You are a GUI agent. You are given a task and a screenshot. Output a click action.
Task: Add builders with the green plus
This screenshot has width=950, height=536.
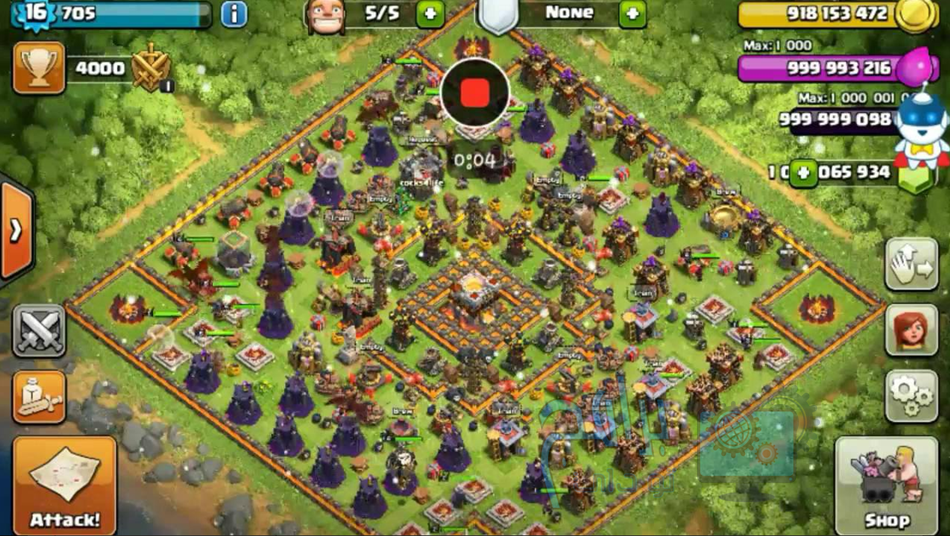(430, 14)
